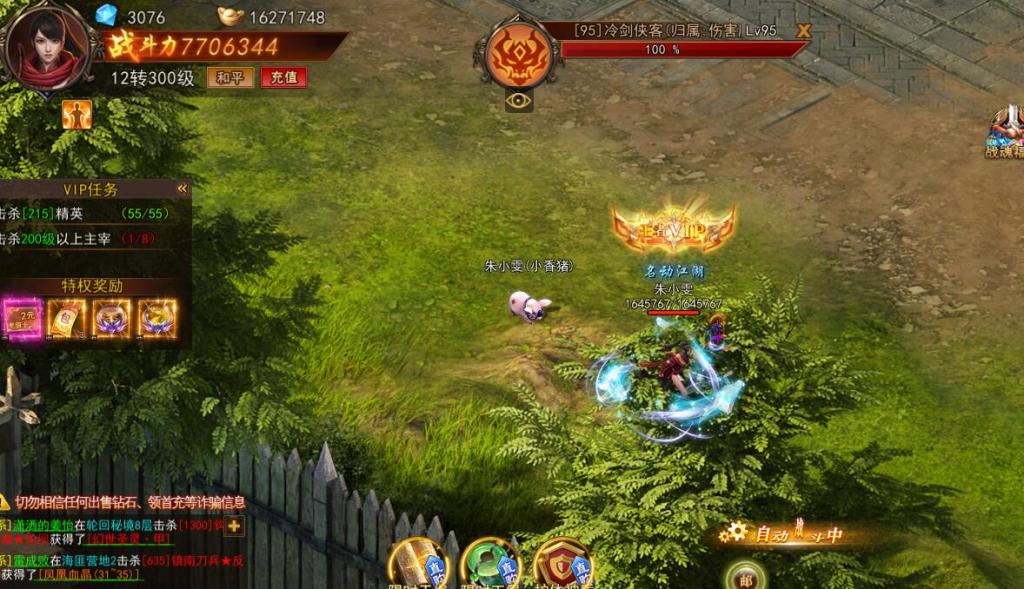Click the orange figure buff icon

pos(77,115)
